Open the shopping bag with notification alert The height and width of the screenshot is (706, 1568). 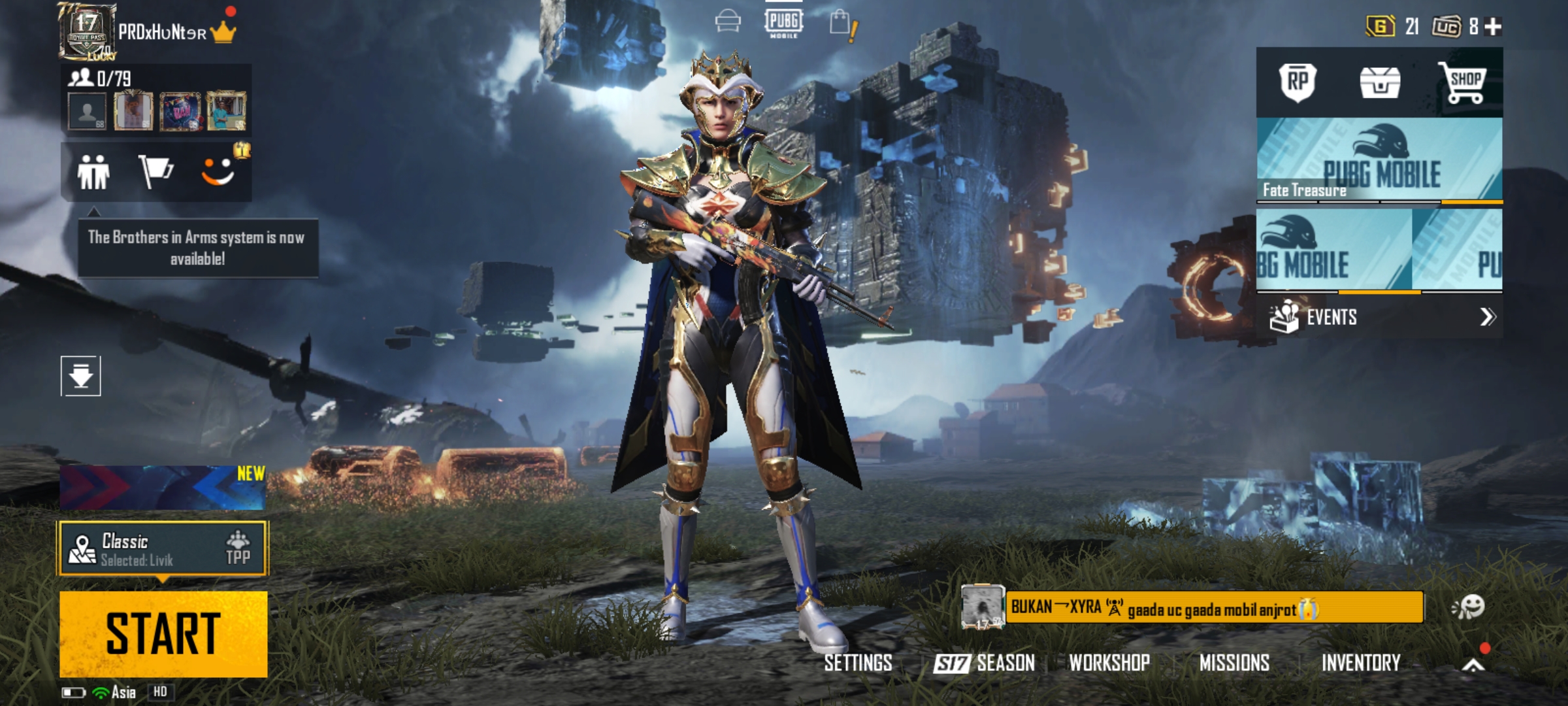tap(841, 22)
